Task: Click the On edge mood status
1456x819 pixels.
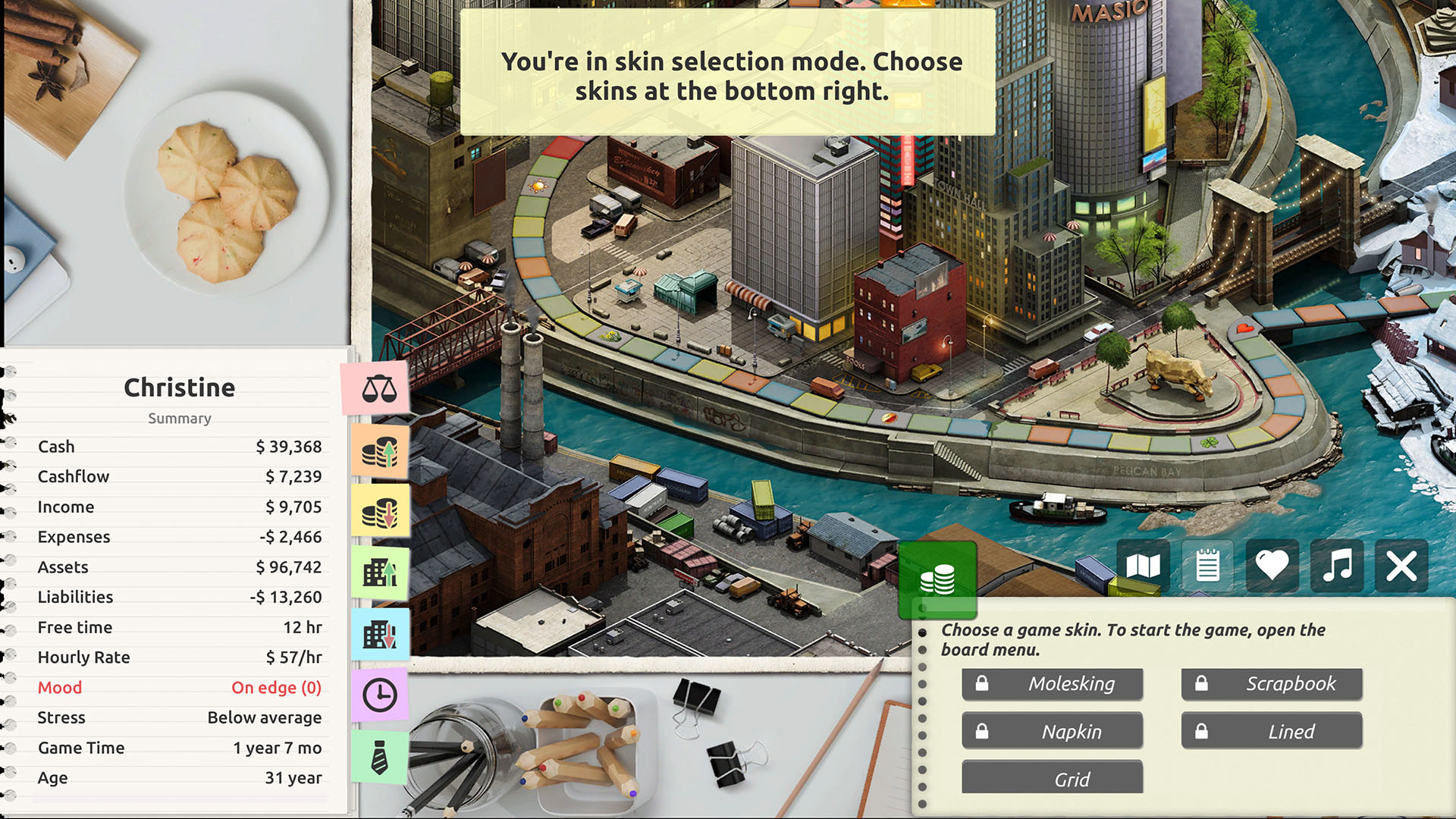Action: coord(277,687)
